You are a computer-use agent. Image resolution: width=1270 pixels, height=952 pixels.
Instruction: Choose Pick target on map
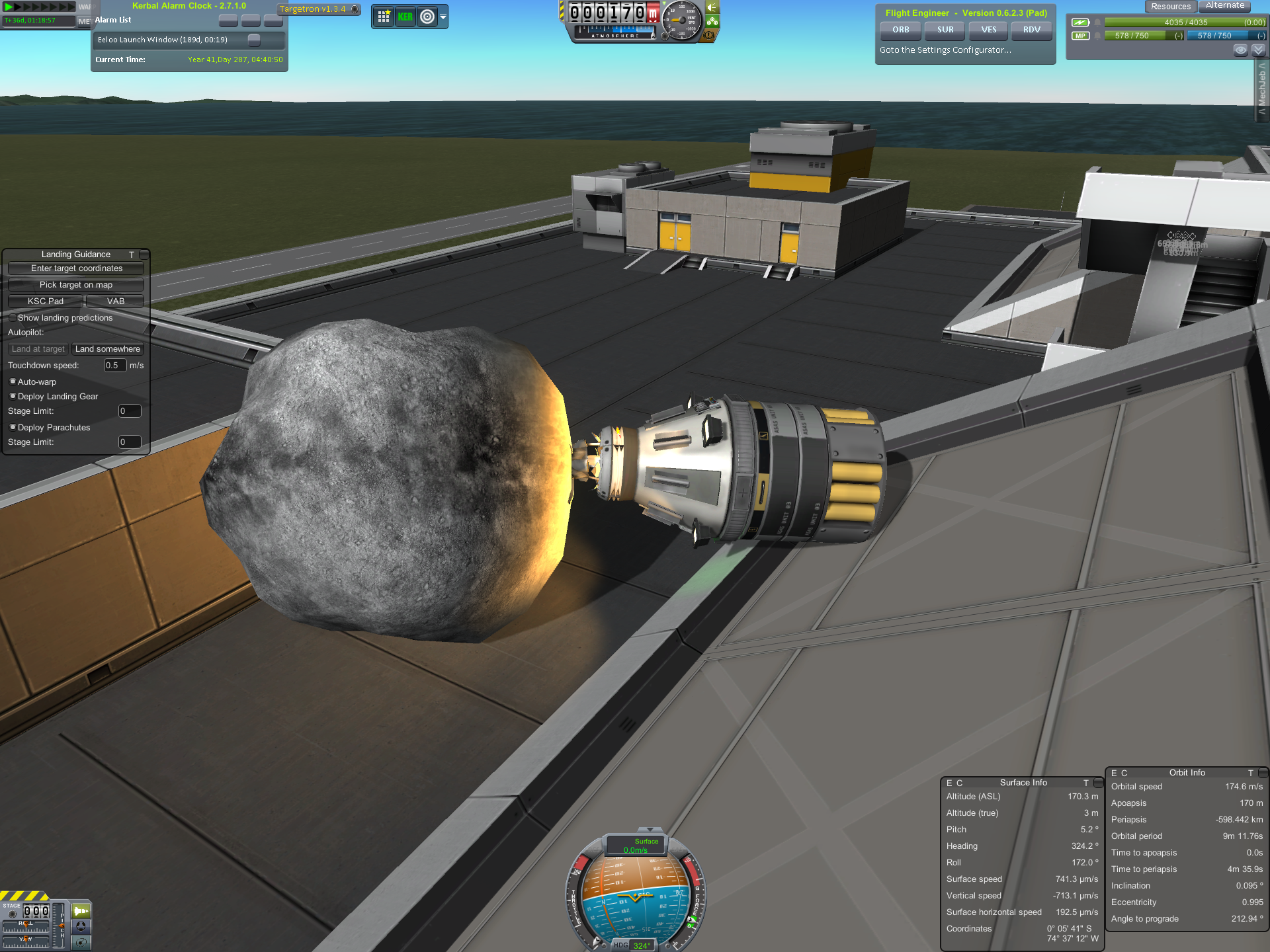76,285
